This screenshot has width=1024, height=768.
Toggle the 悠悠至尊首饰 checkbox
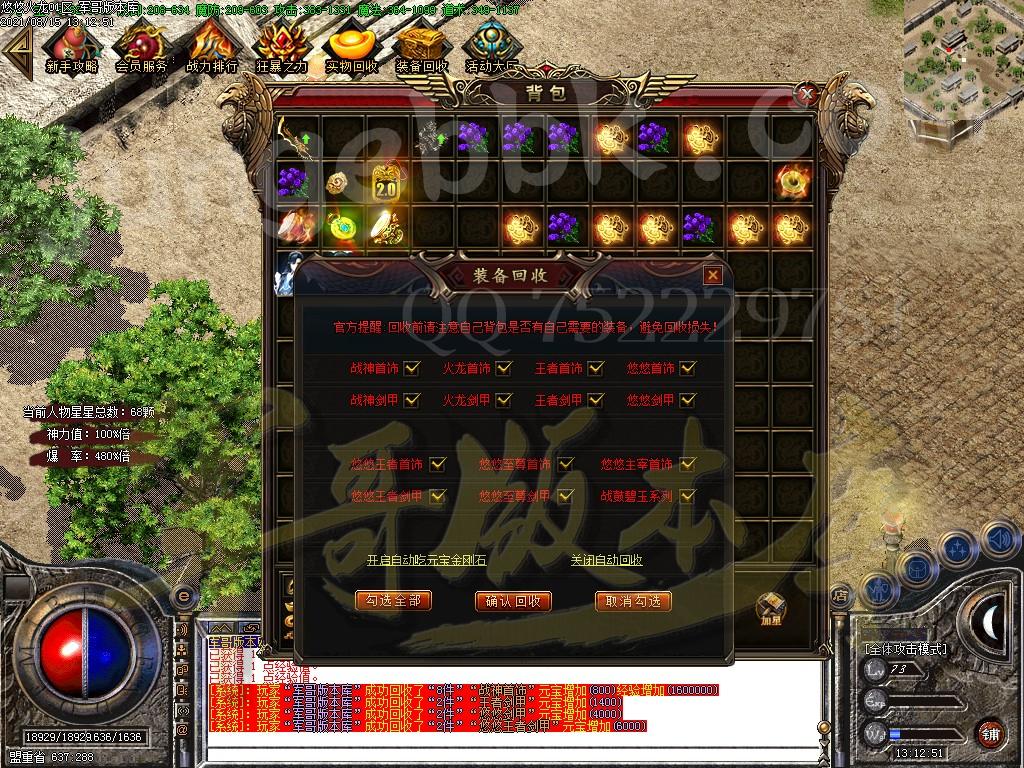click(566, 464)
